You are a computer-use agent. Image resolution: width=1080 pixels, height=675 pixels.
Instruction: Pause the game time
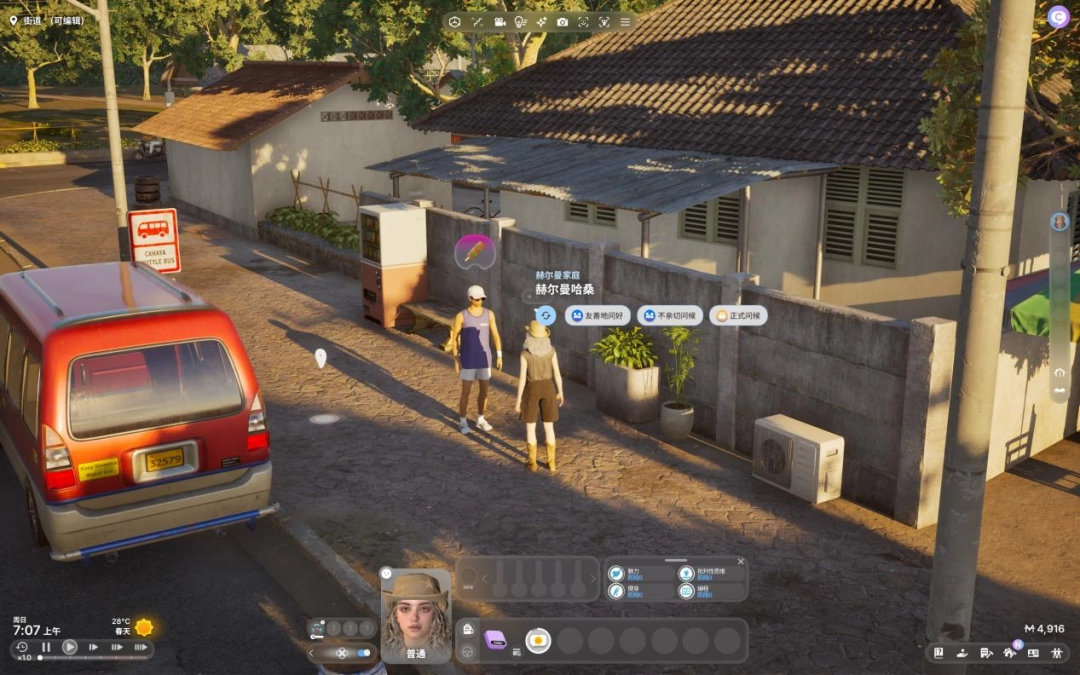[x=46, y=647]
